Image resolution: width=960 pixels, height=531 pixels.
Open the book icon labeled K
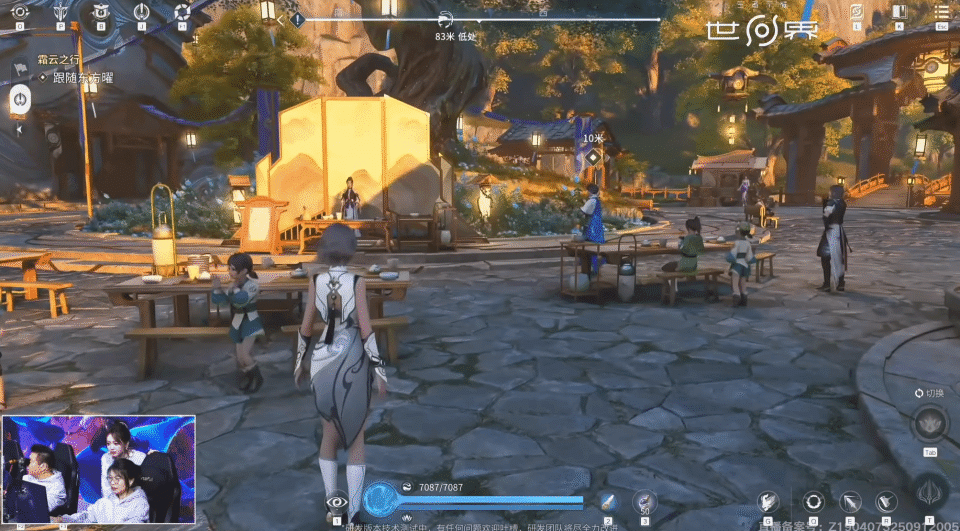898,12
